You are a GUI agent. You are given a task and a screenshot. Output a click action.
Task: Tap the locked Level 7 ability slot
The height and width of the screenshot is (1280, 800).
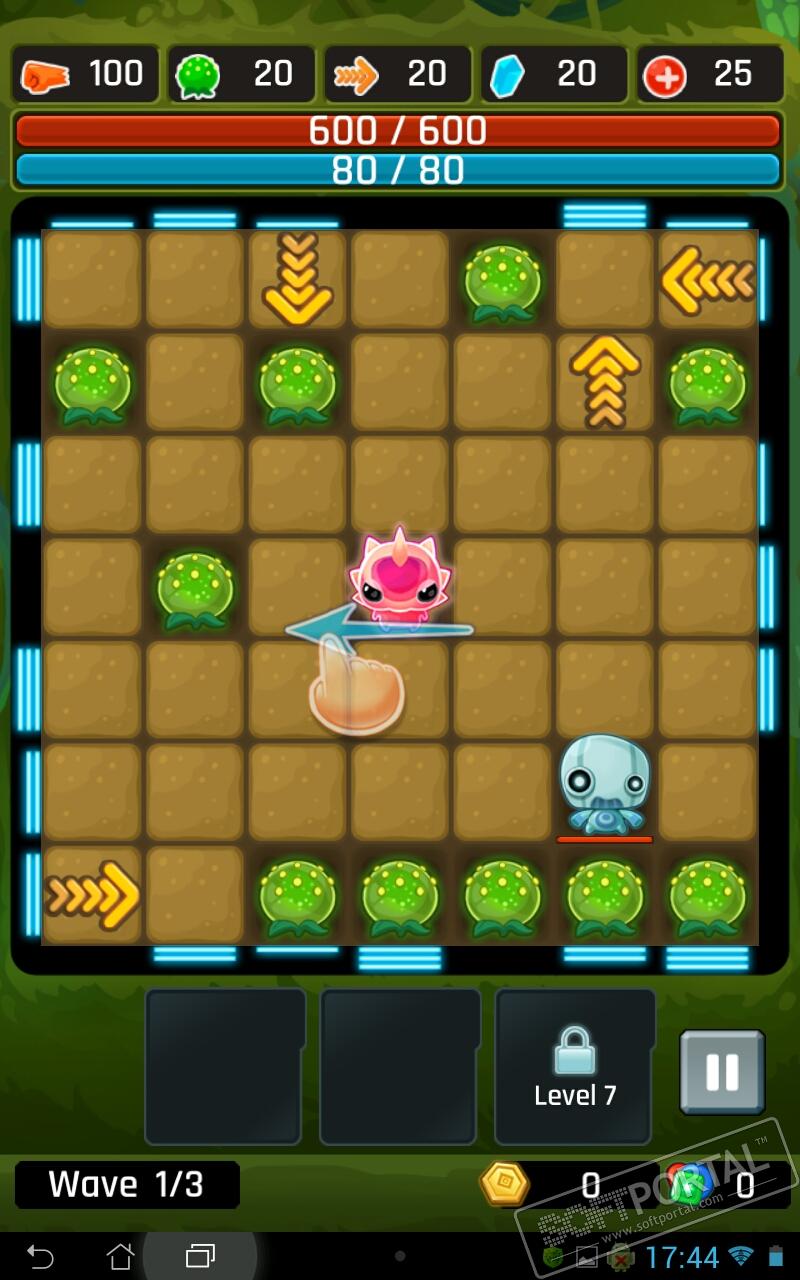point(575,1066)
